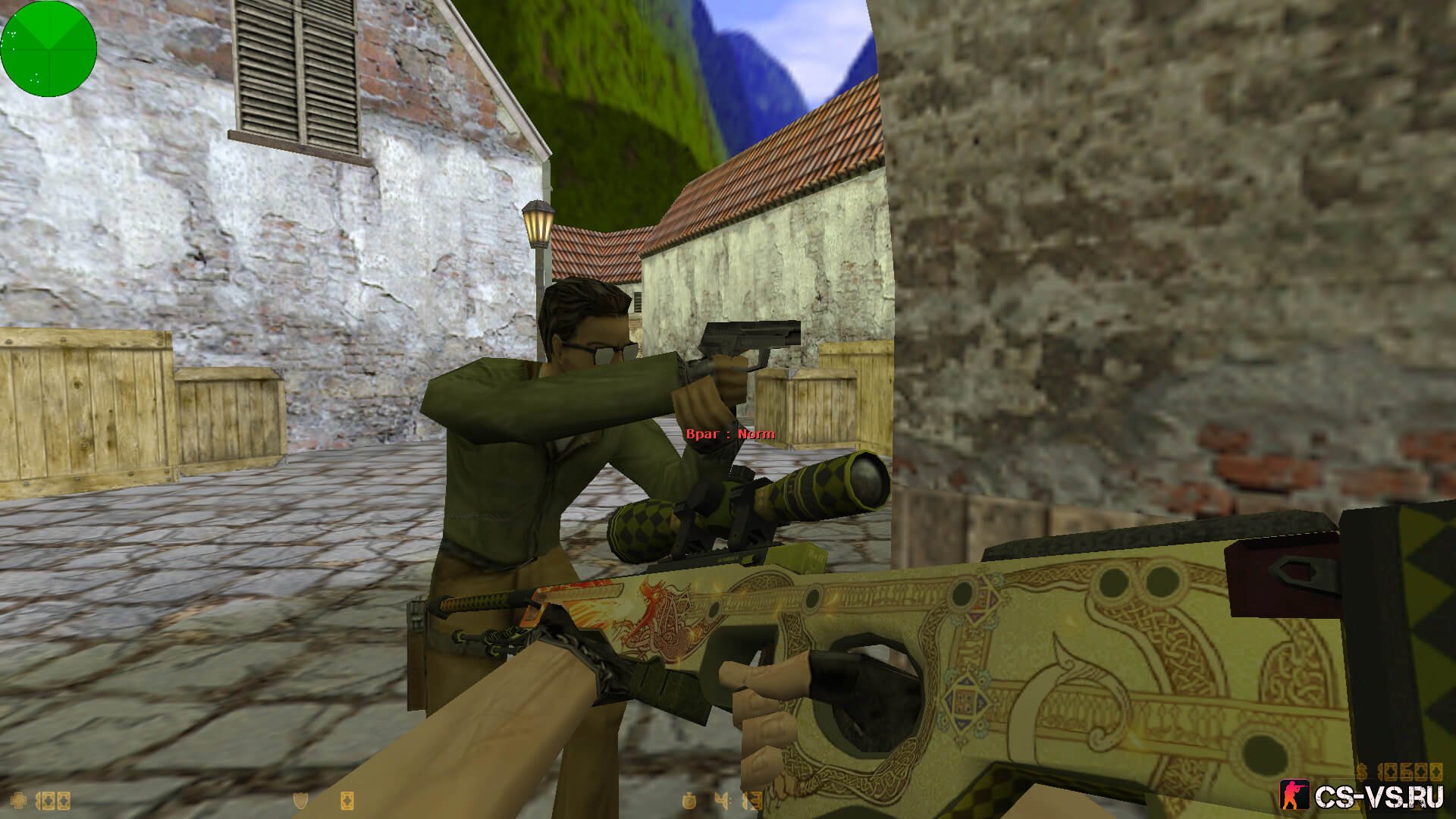The image size is (1456, 819).
Task: Open the CS-VS.RU watermark link
Action: click(1365, 797)
